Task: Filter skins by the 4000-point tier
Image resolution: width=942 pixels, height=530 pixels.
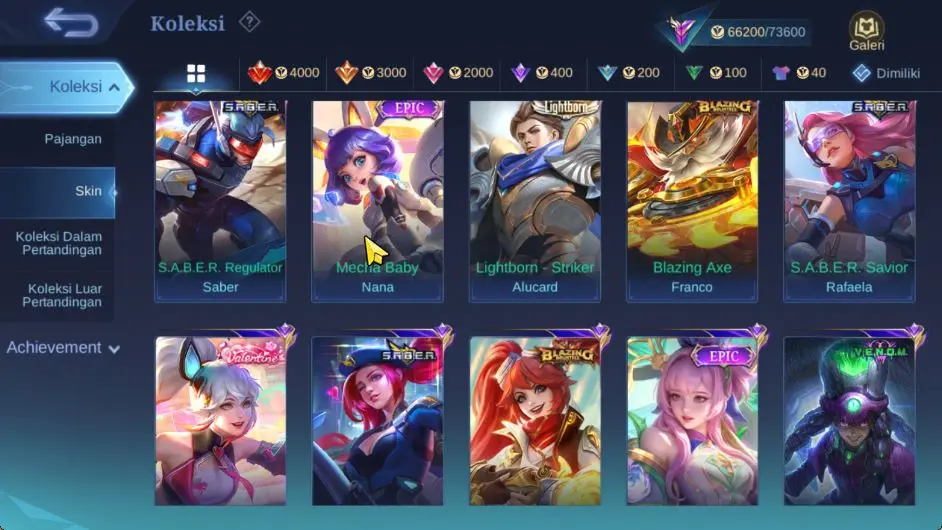Action: click(284, 73)
